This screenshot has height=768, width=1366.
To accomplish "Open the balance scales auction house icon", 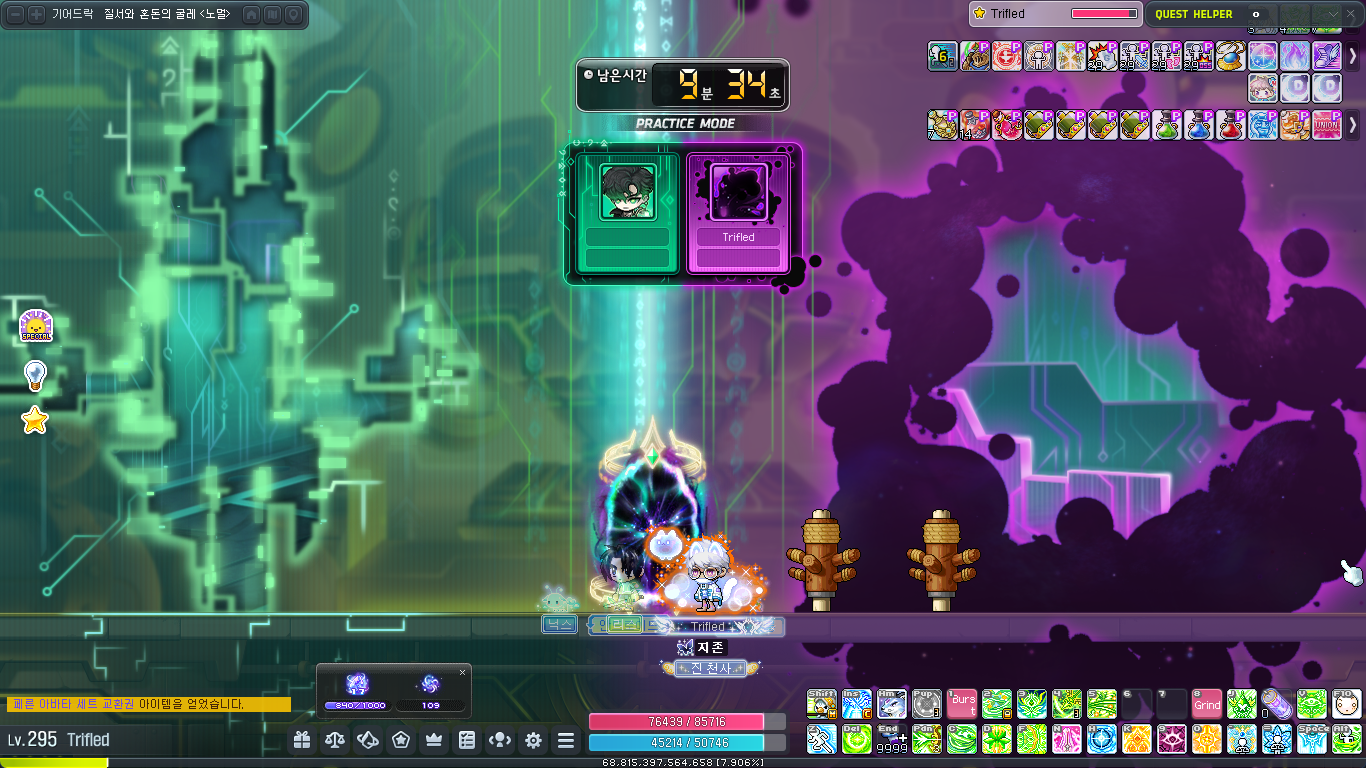I will point(336,740).
